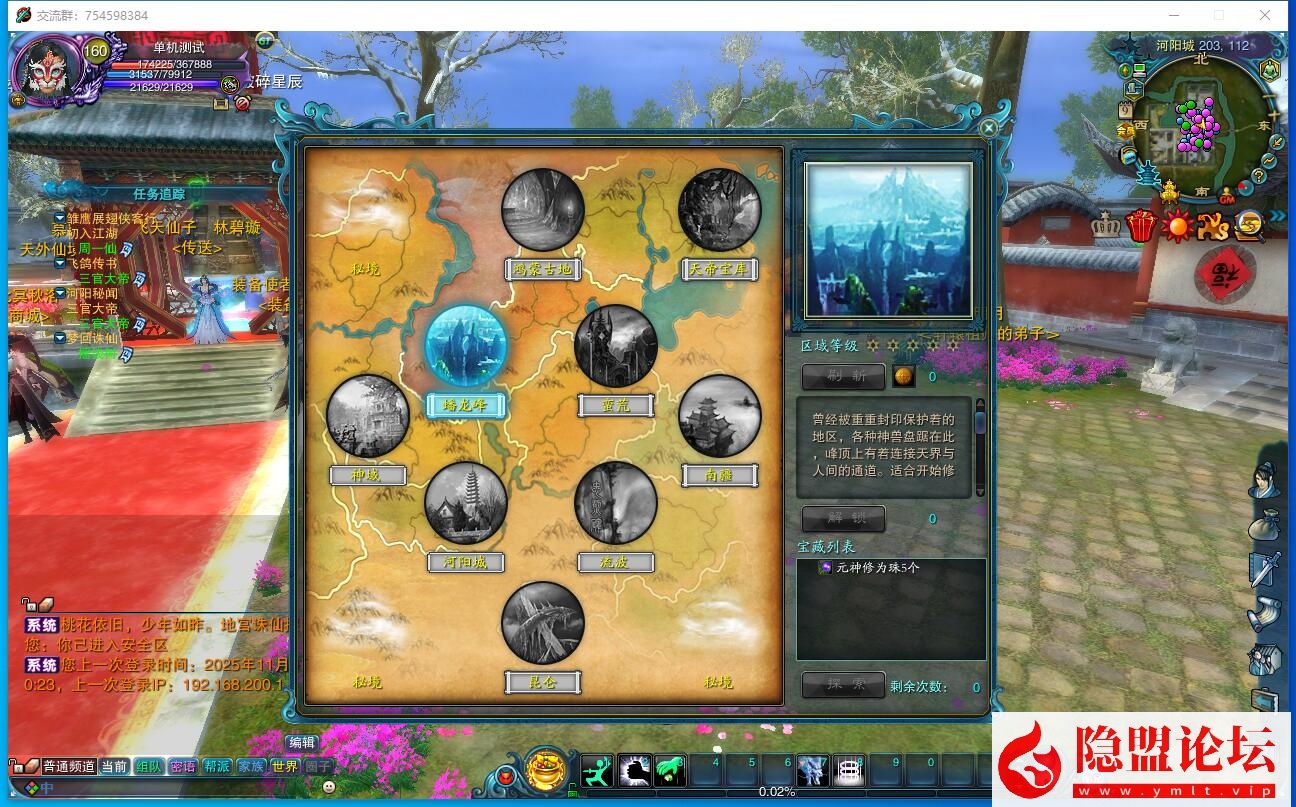Close the region map window
The width and height of the screenshot is (1296, 807).
click(988, 128)
